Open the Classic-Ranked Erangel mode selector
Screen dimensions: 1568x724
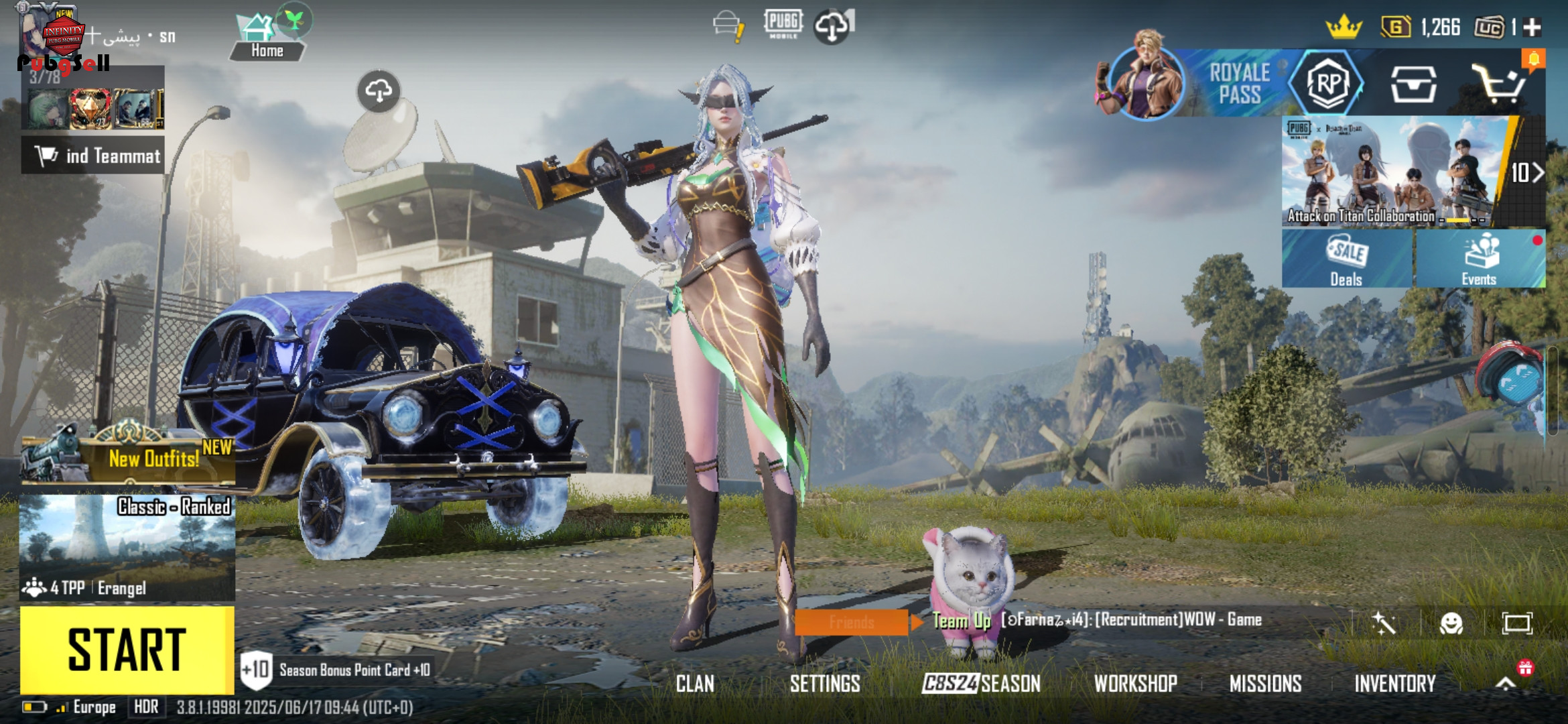(x=127, y=546)
